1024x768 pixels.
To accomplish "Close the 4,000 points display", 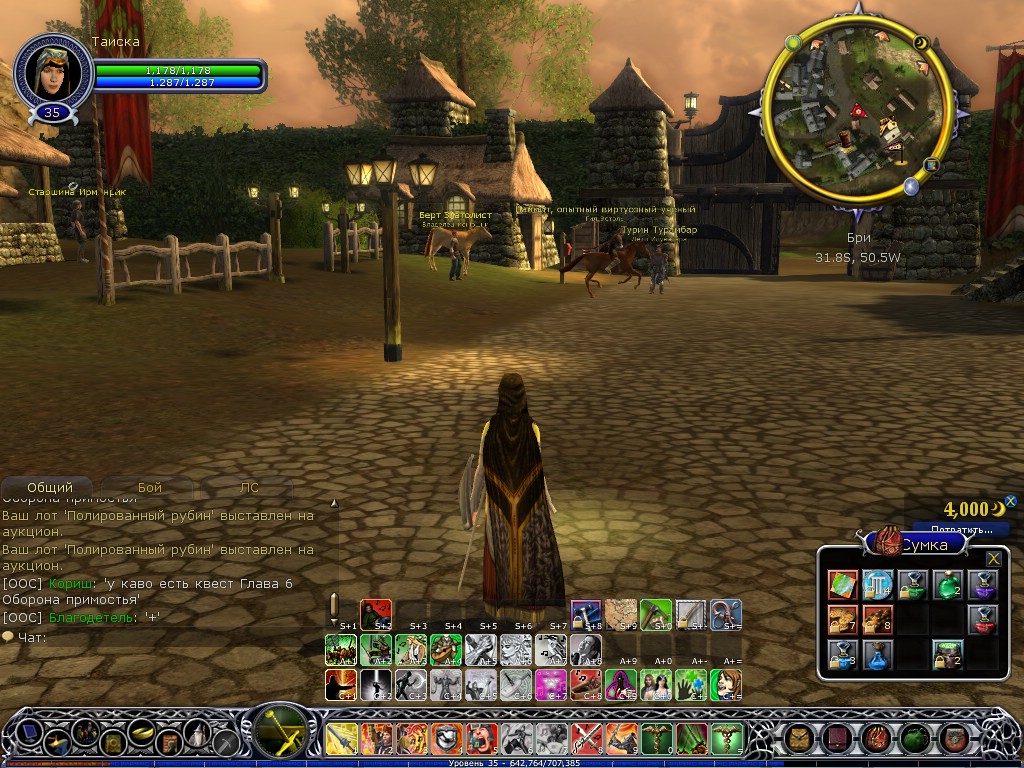I will 1010,502.
